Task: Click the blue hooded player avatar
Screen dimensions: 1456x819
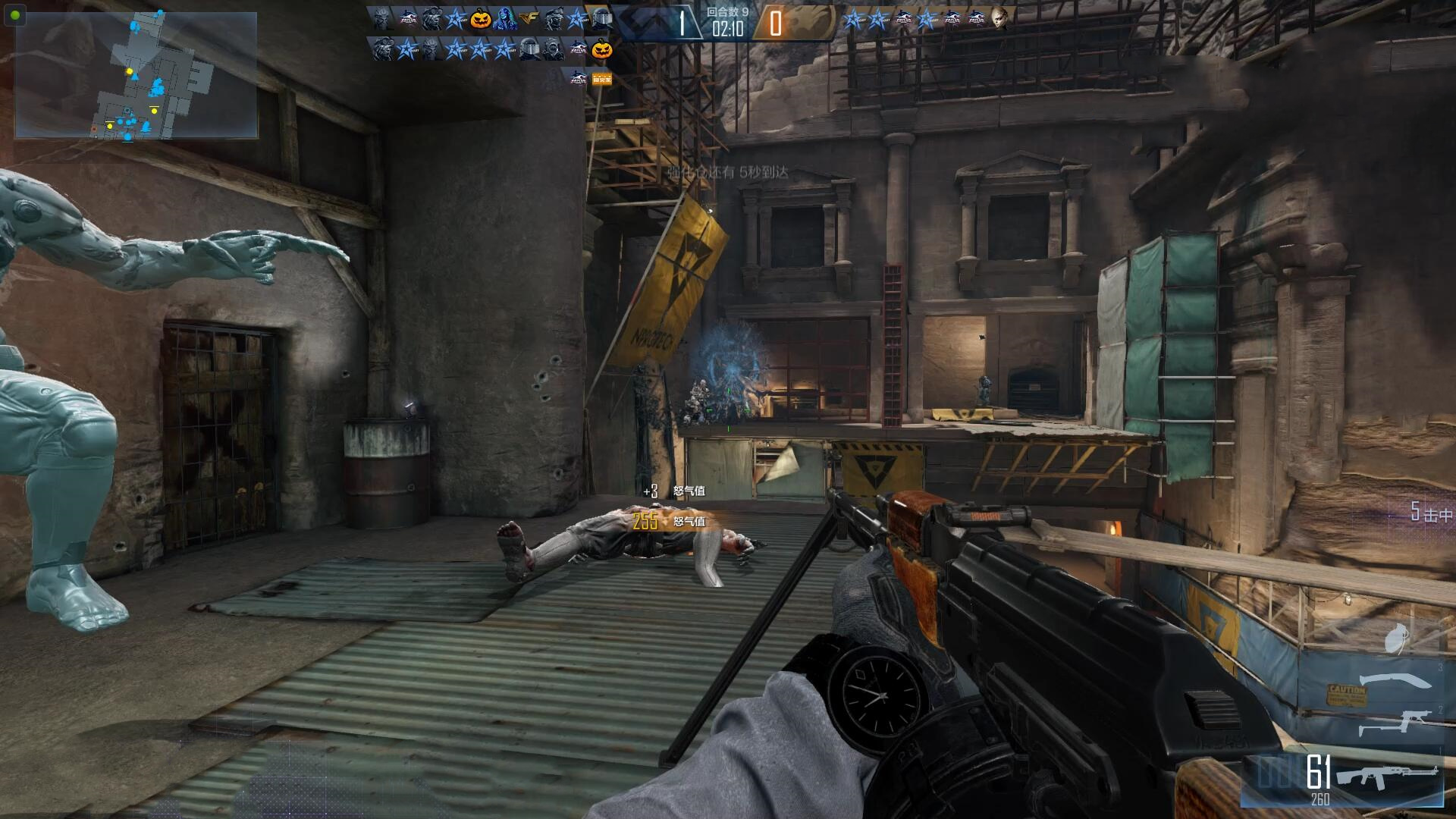Action: coord(504,20)
